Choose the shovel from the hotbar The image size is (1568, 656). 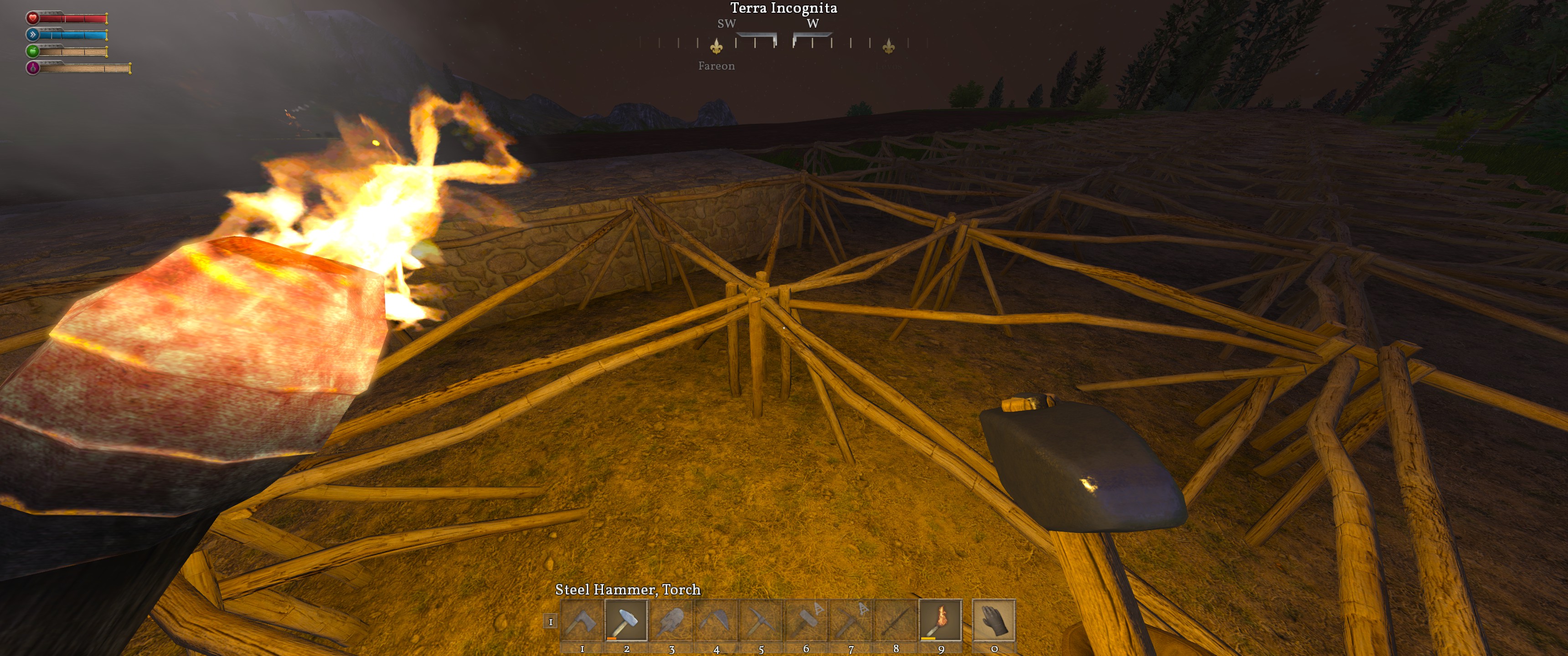(671, 621)
